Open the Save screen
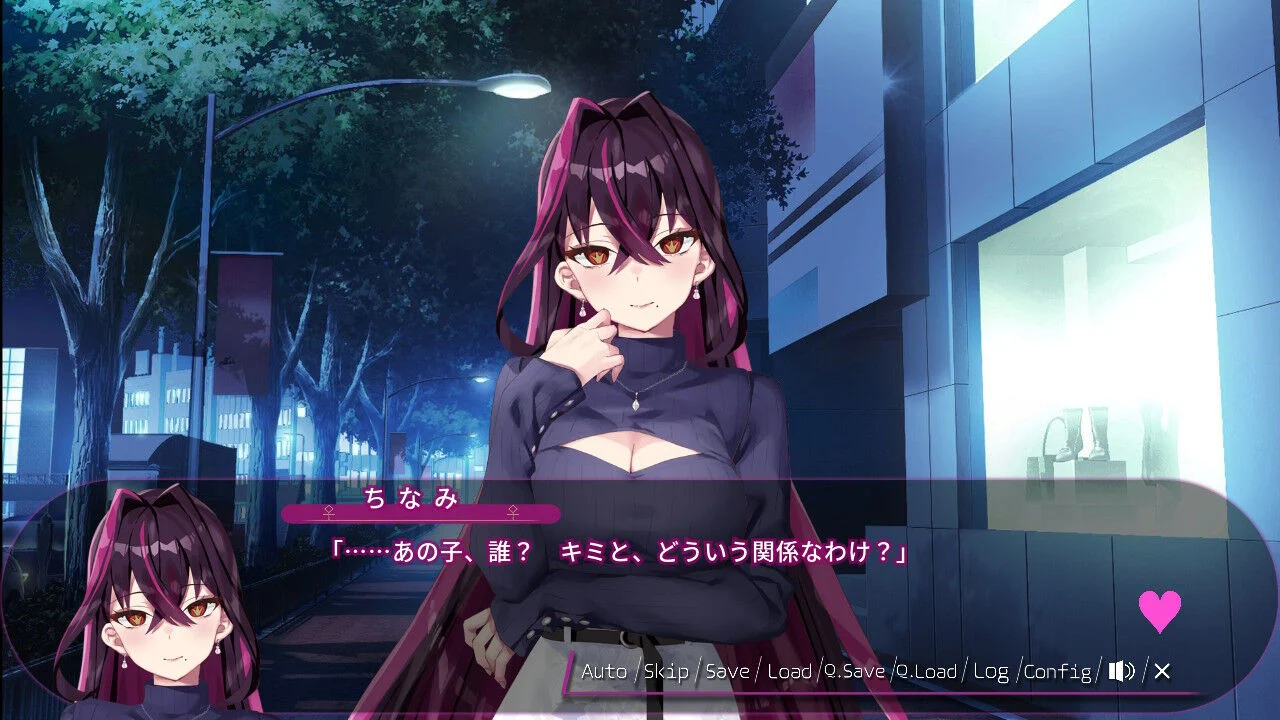Screen dimensions: 1280x720 pos(728,672)
